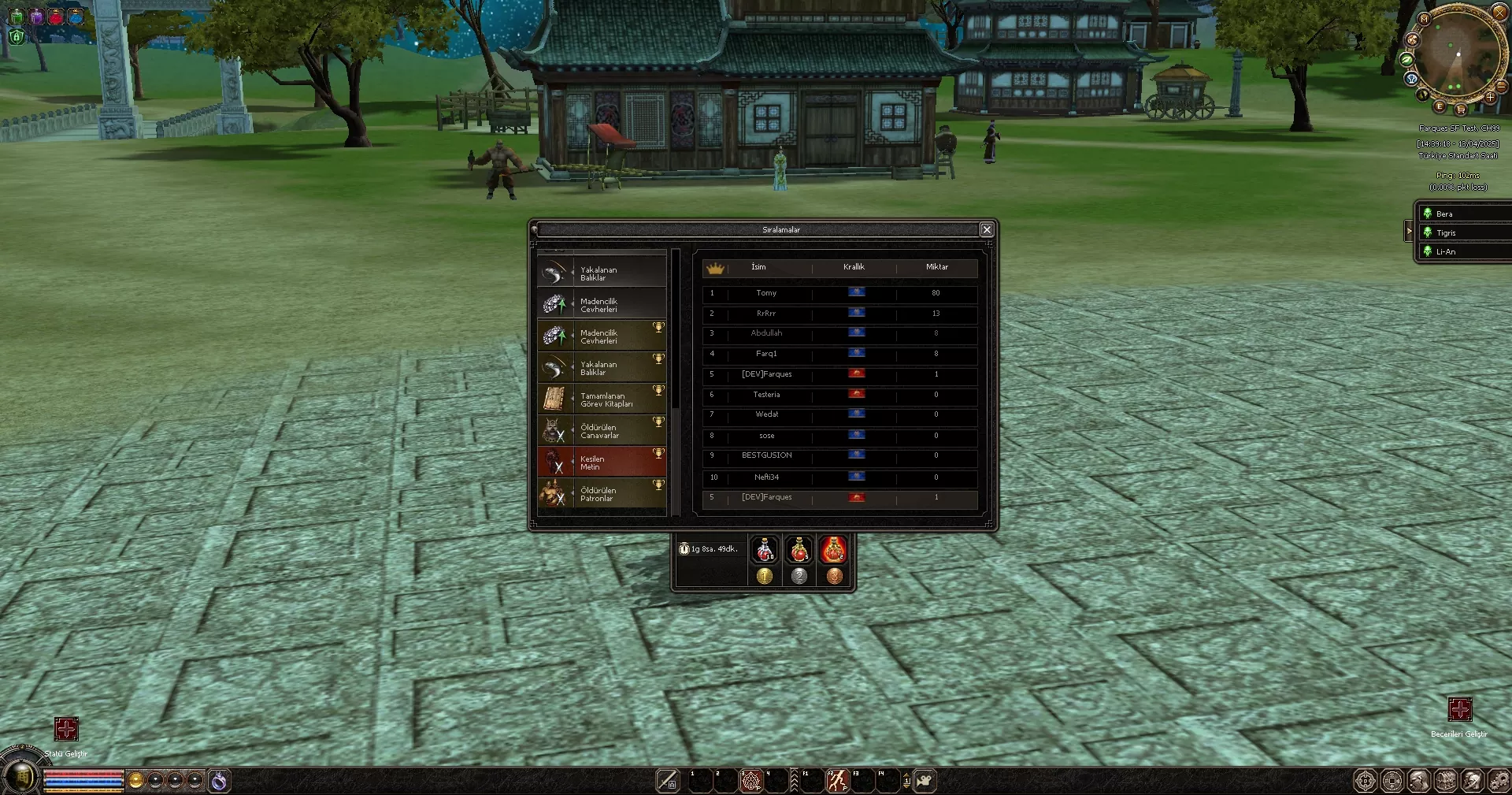
Task: Click the İsim column header
Action: [x=758, y=267]
